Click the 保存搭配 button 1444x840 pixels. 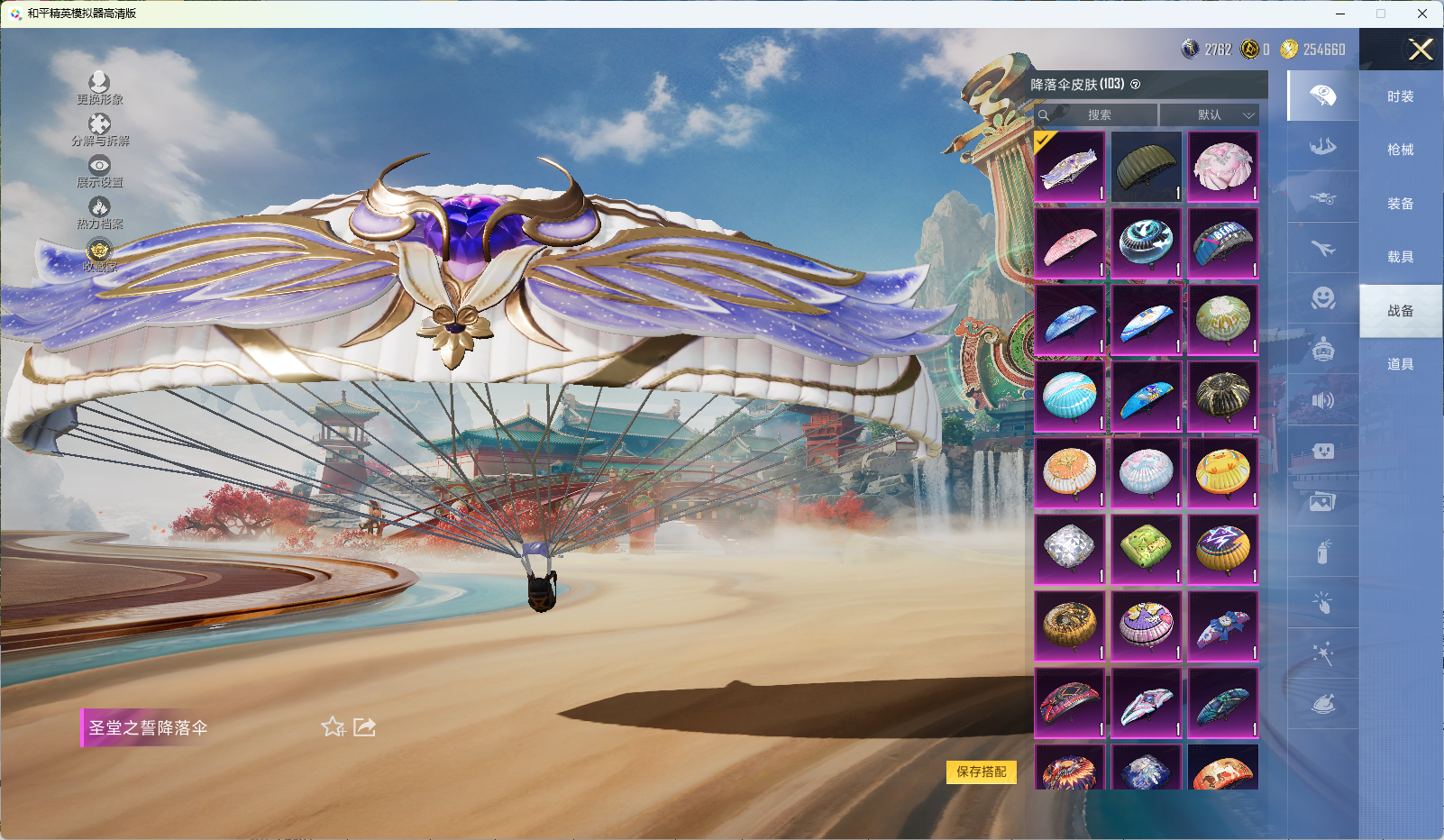[x=981, y=772]
